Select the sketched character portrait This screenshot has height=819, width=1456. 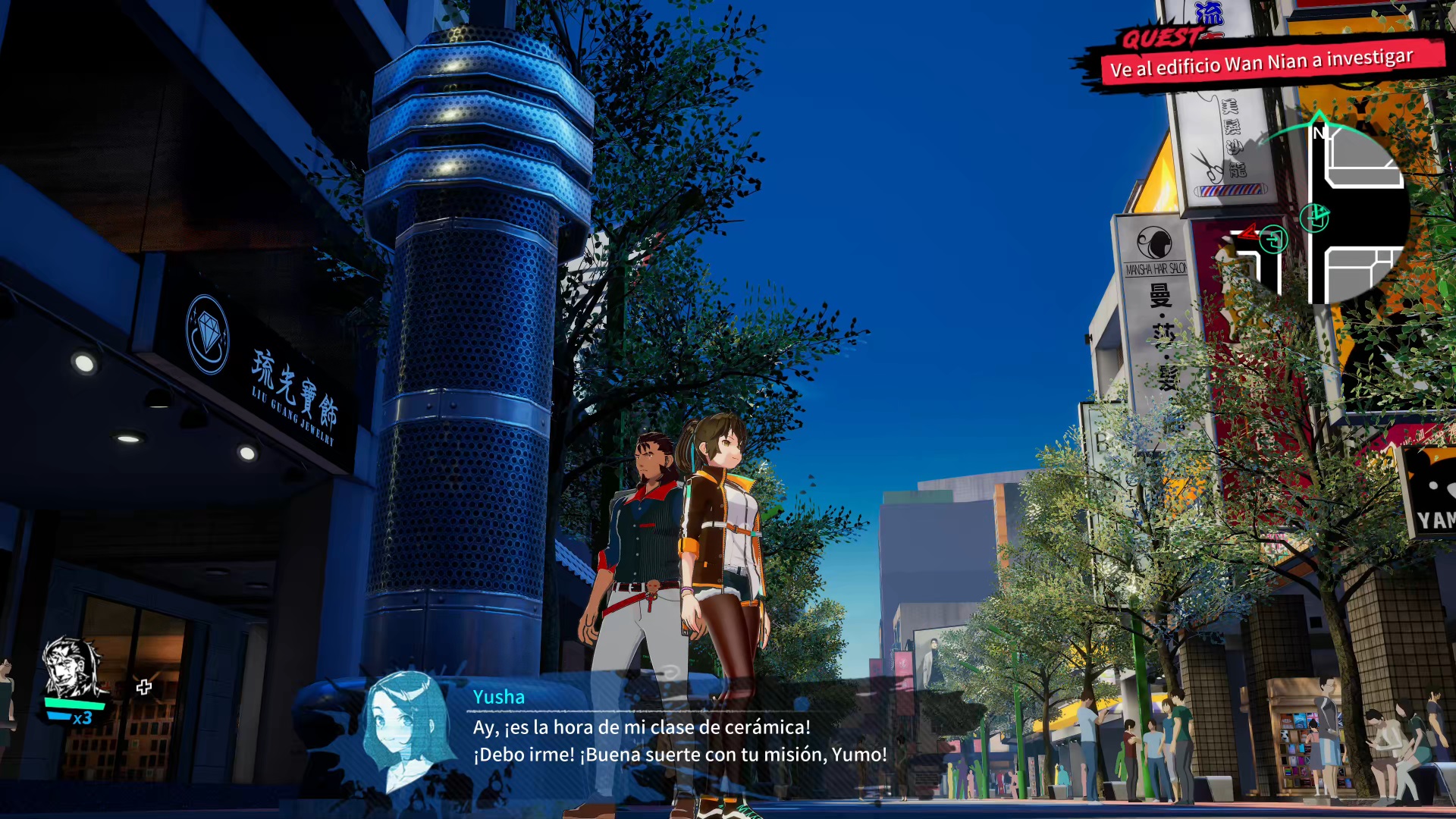pos(72,667)
